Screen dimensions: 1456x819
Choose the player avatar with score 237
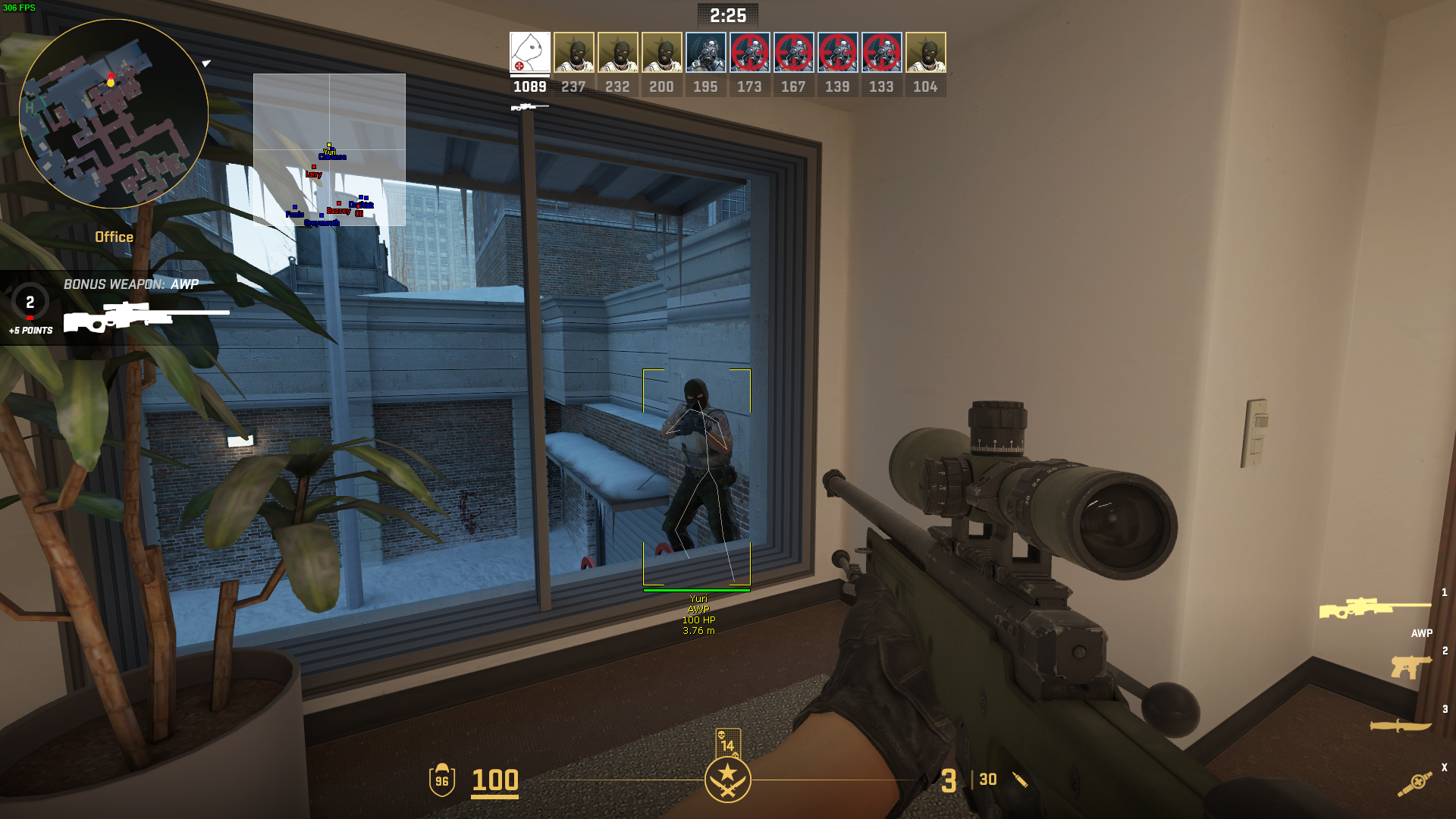coord(573,52)
